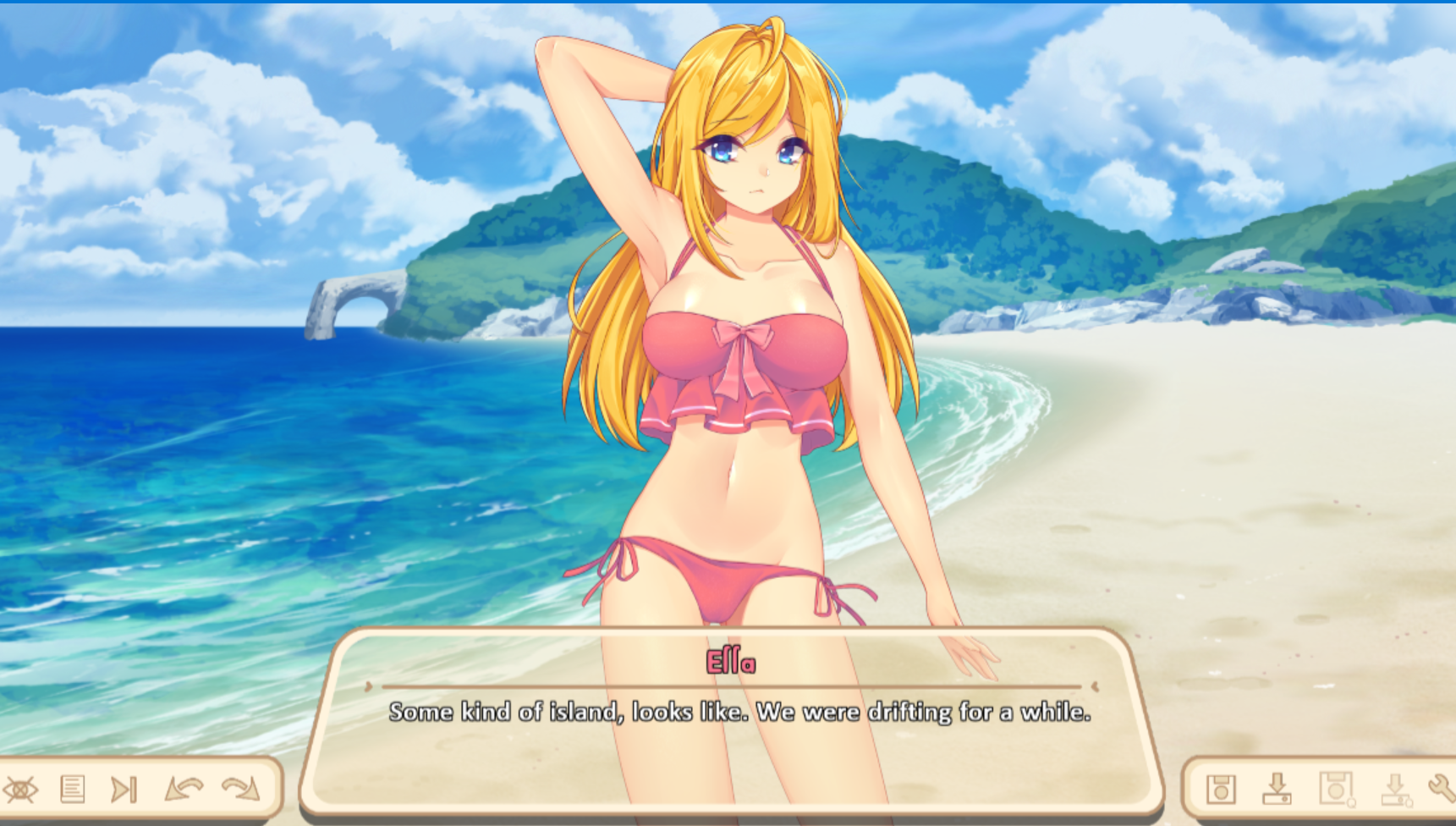Open the dialogue history log page icon

pos(73,790)
